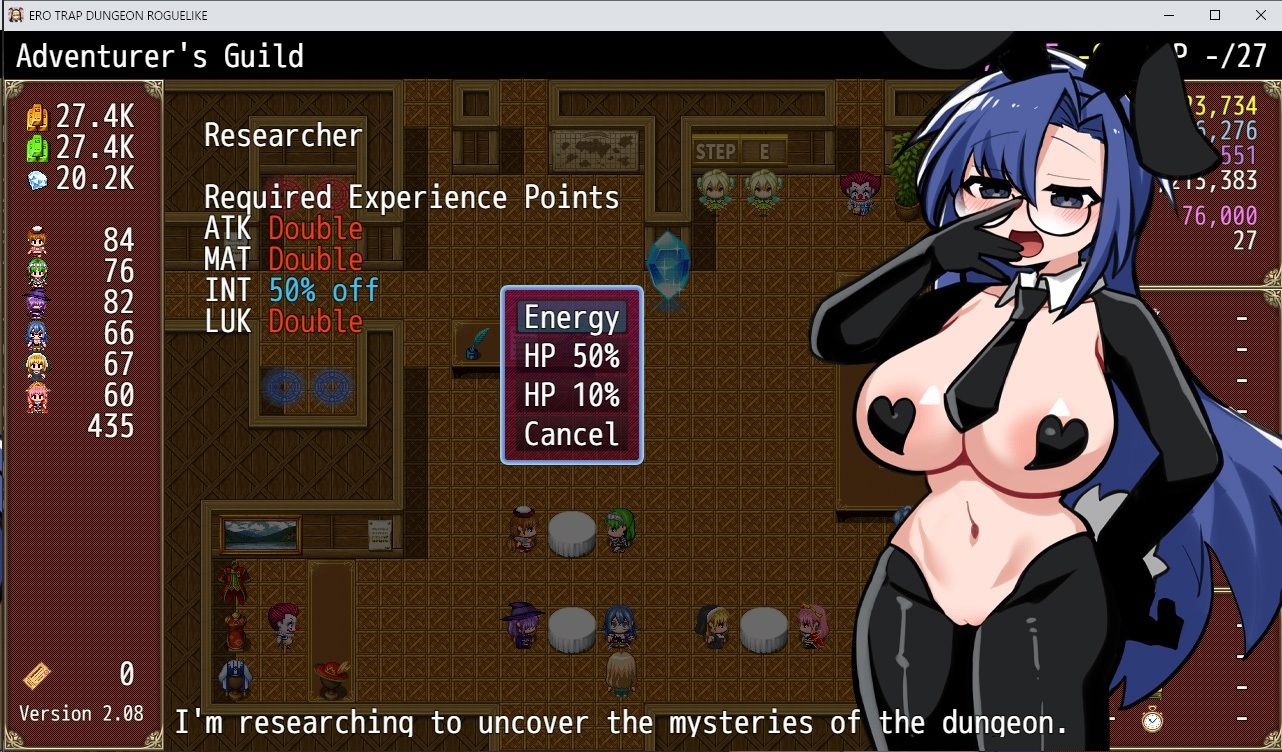Screen dimensions: 1282x752
Task: Click the game logo icon in title bar
Action: [x=14, y=14]
